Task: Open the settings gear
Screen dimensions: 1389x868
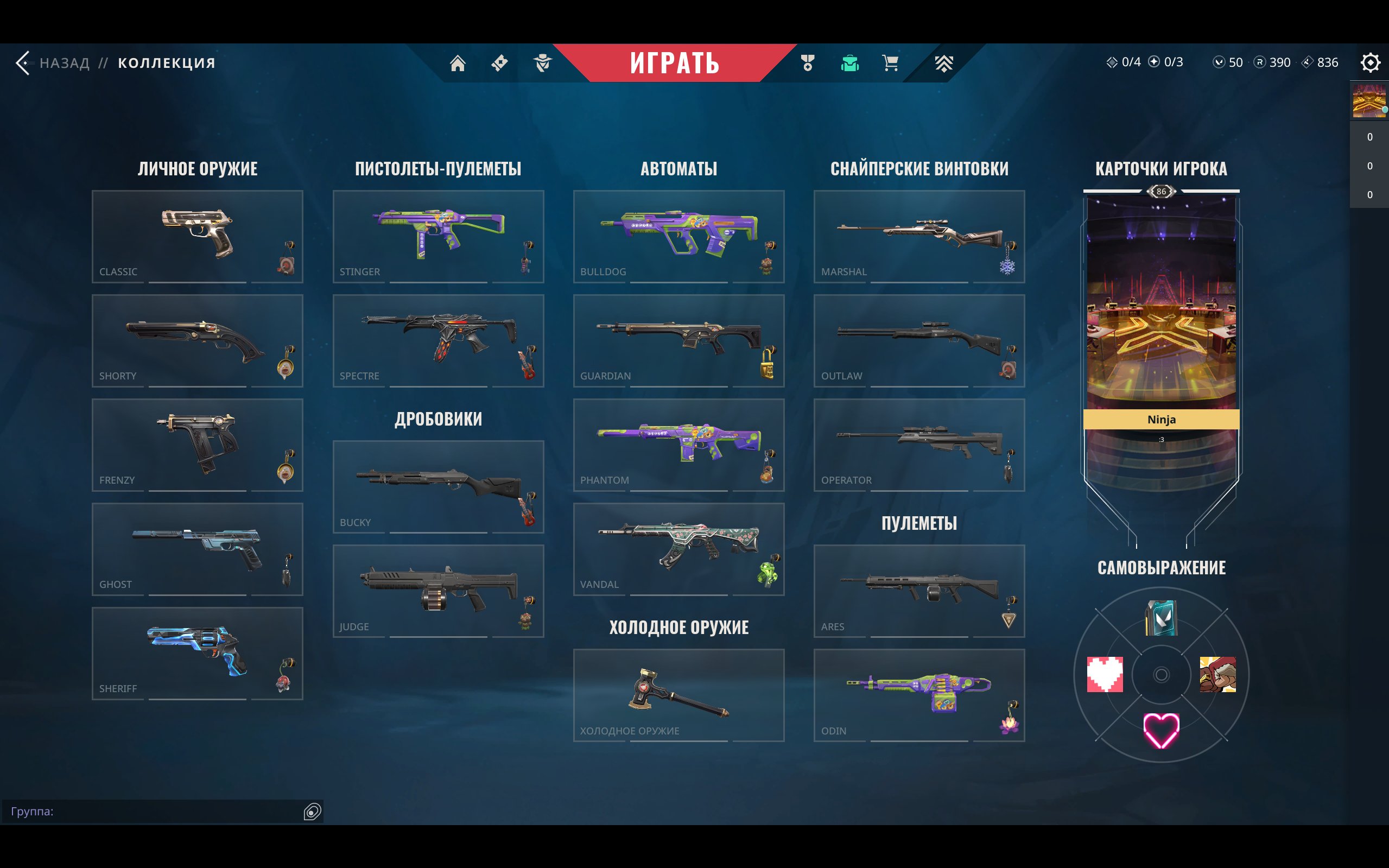Action: (x=1371, y=62)
